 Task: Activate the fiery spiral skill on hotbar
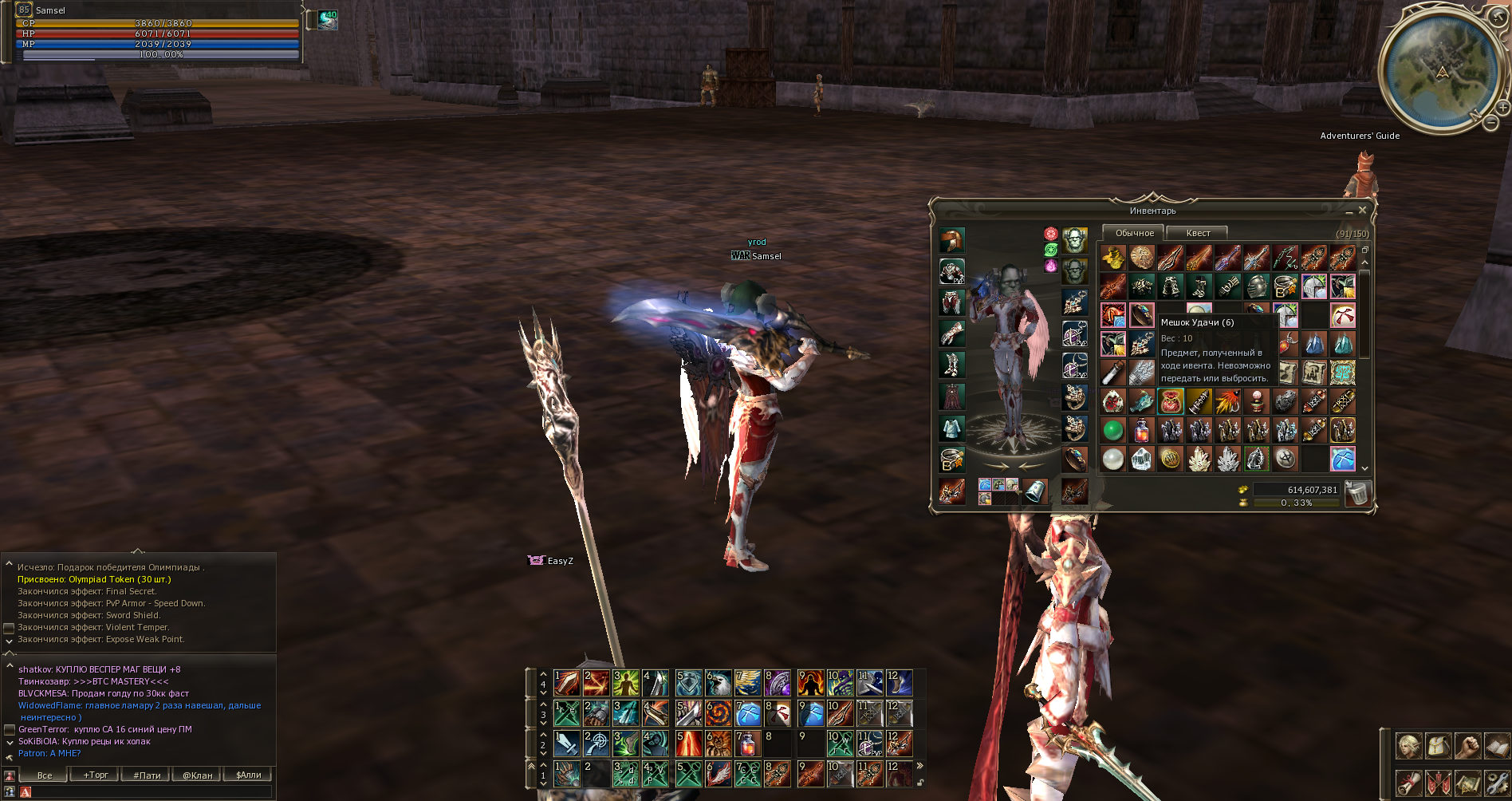718,712
